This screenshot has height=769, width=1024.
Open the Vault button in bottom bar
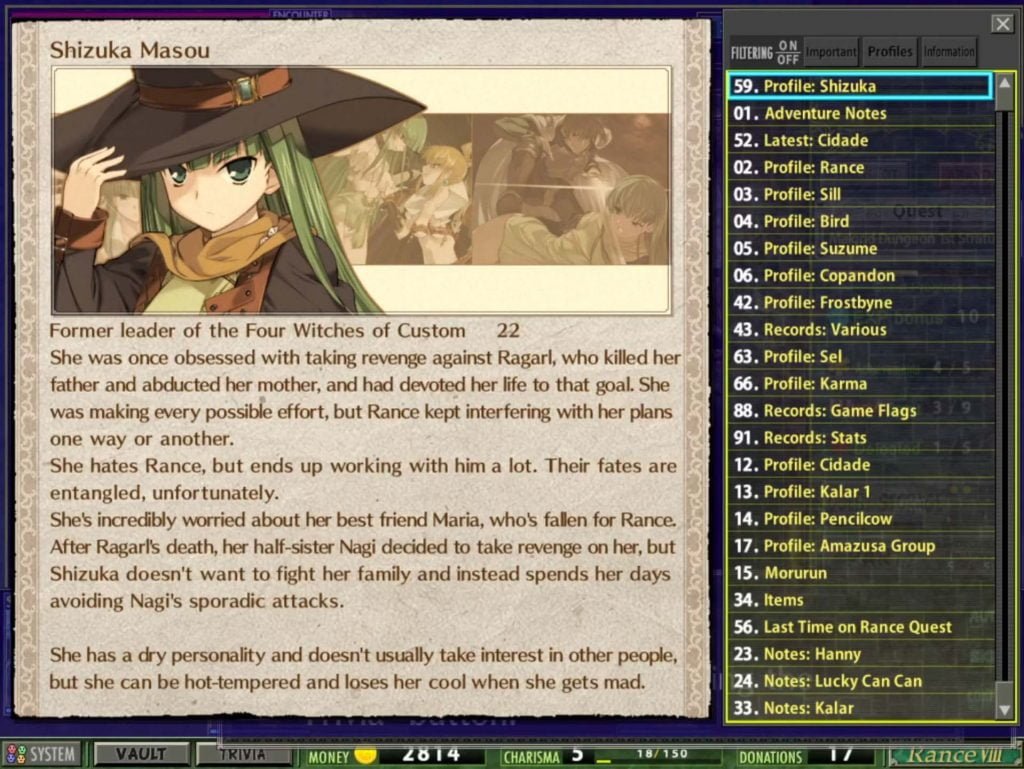tap(140, 754)
